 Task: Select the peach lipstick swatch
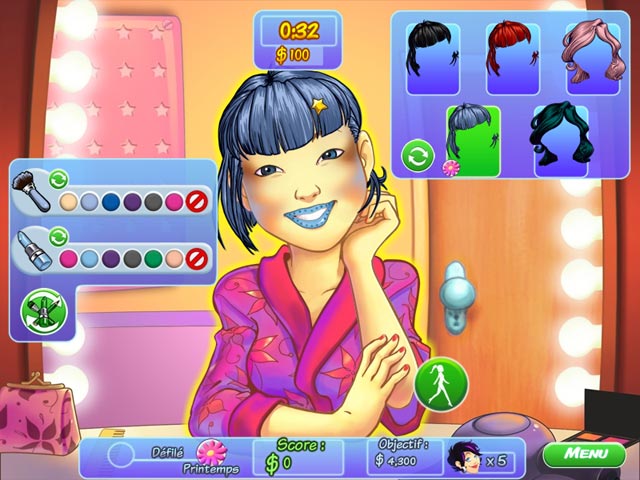click(x=176, y=258)
